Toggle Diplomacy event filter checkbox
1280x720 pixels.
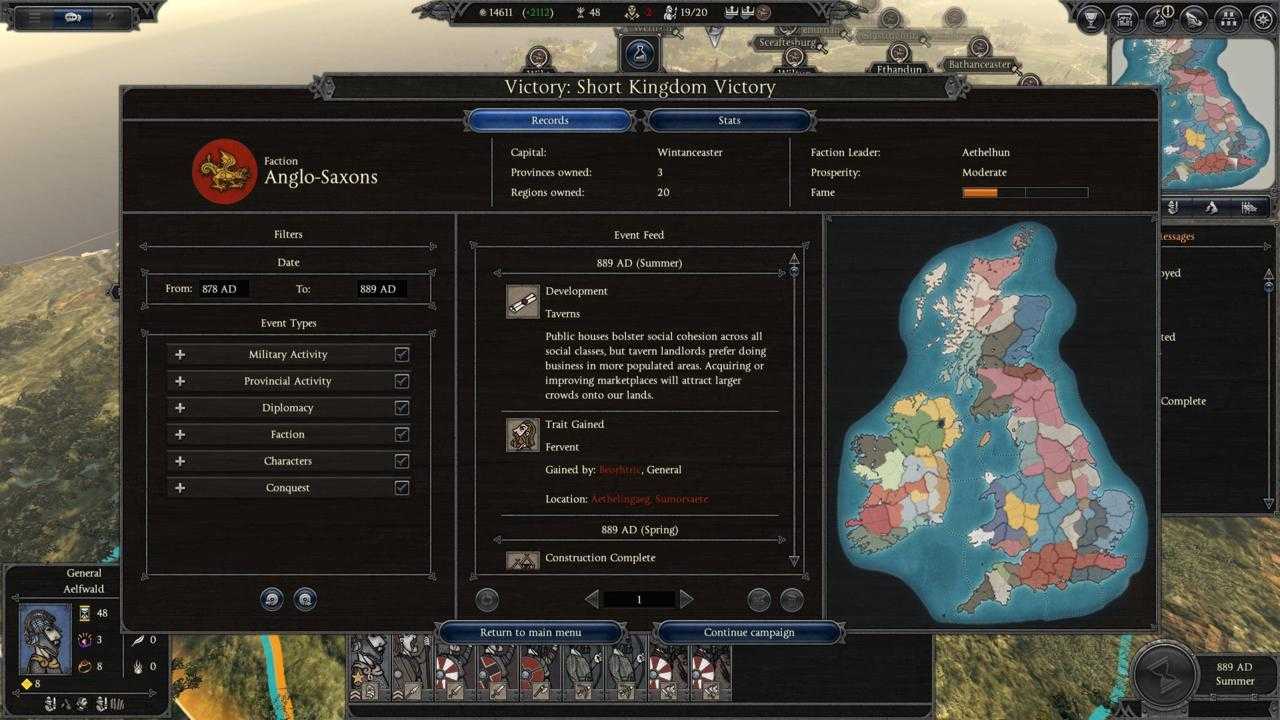pos(402,408)
